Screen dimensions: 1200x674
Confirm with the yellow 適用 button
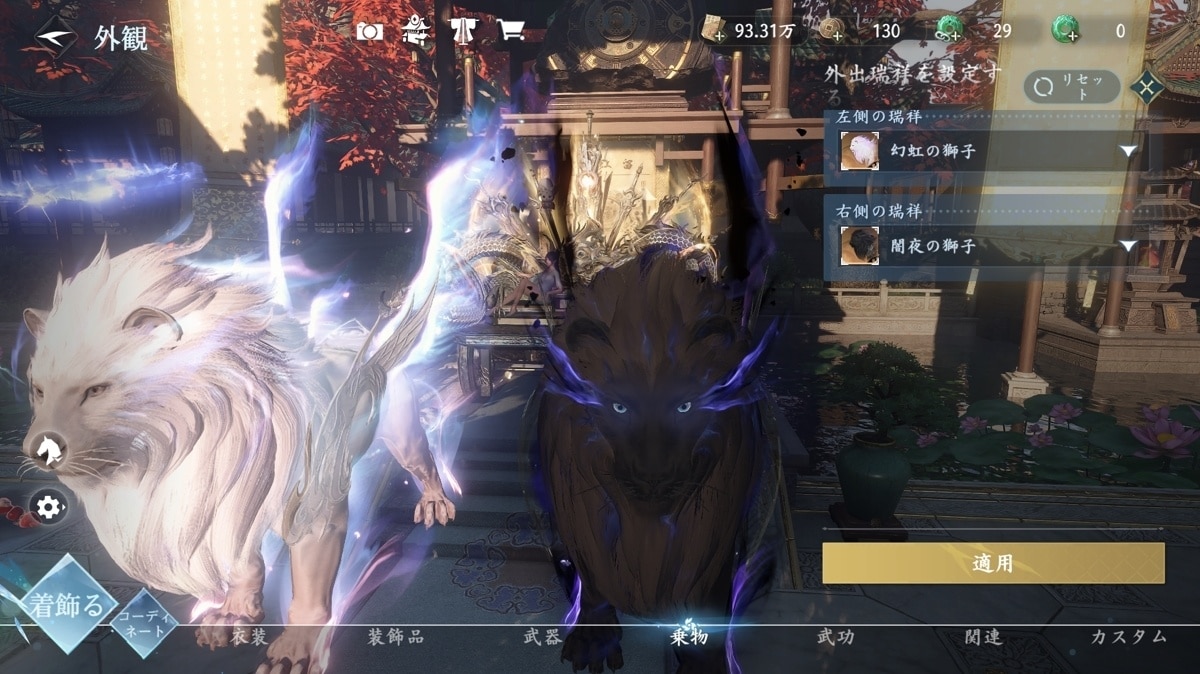(x=993, y=563)
